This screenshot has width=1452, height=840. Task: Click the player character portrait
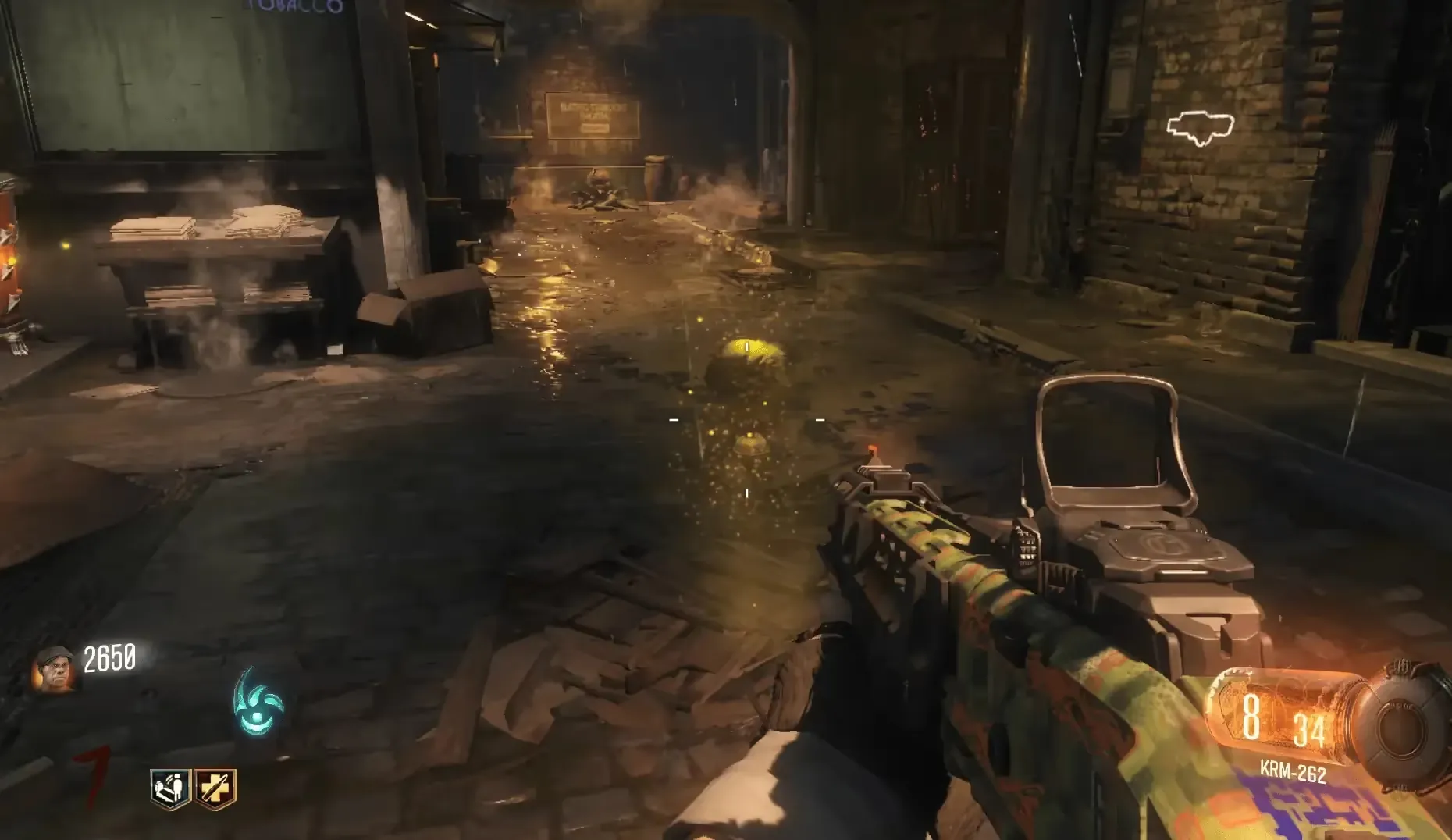(x=53, y=669)
